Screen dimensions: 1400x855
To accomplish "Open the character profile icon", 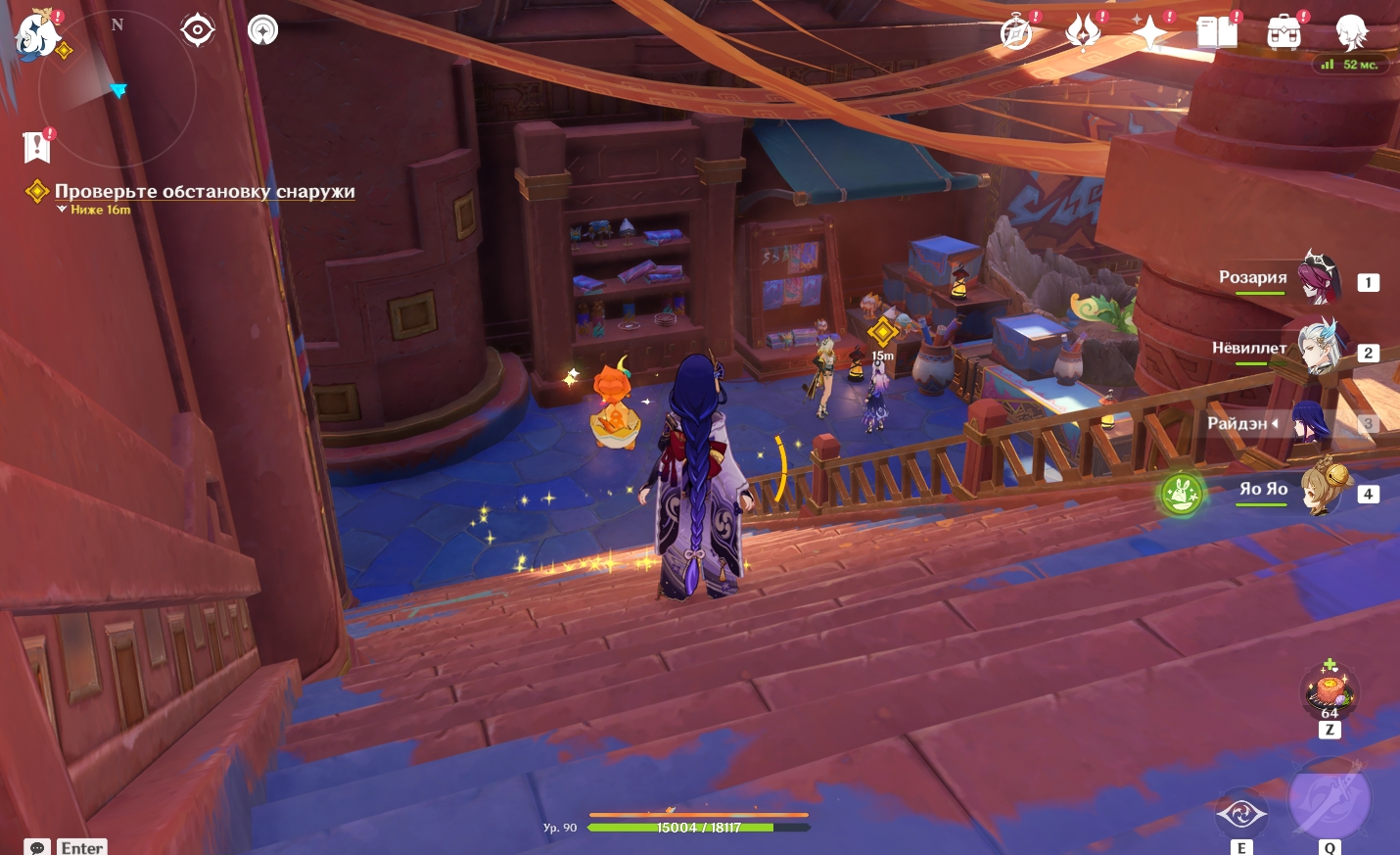I will coord(1351,32).
